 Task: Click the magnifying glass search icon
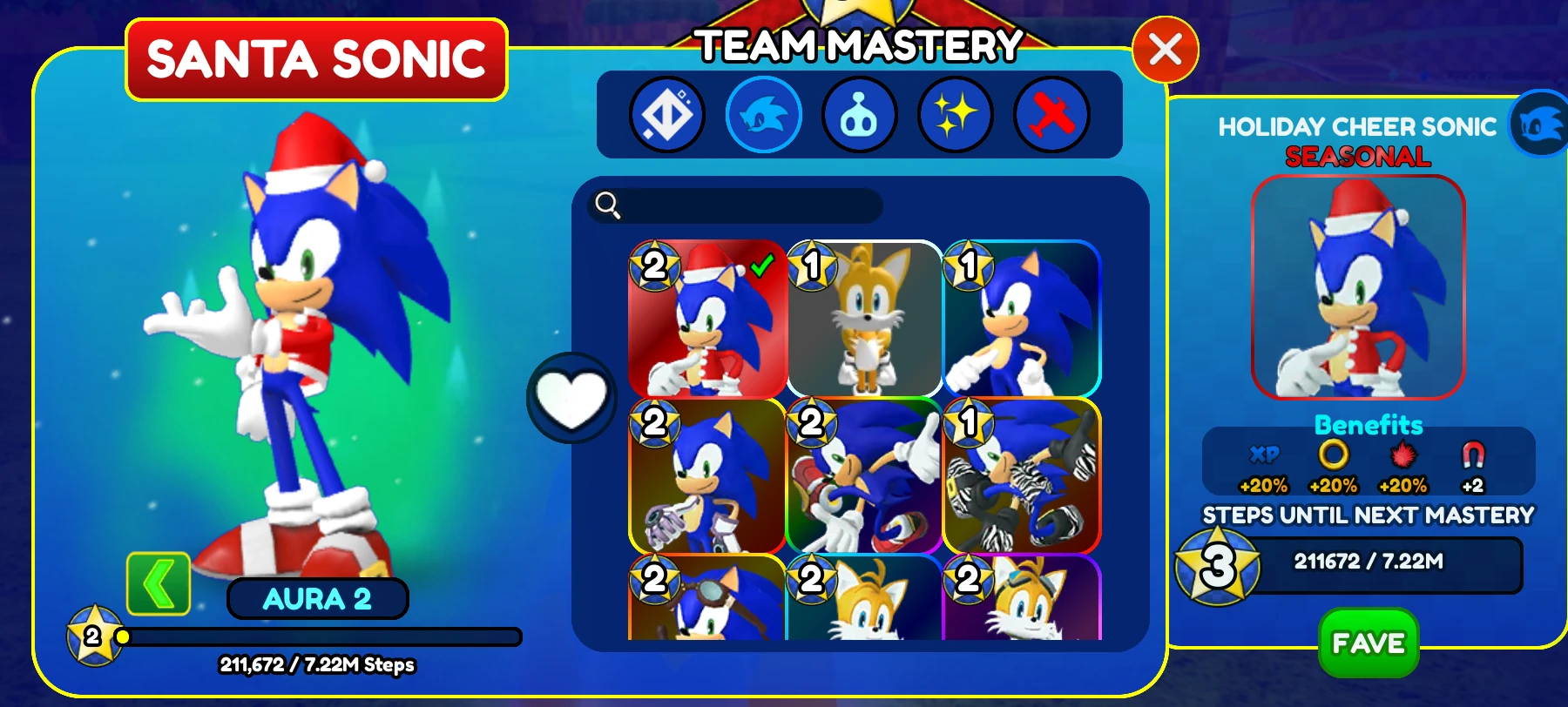tap(609, 205)
